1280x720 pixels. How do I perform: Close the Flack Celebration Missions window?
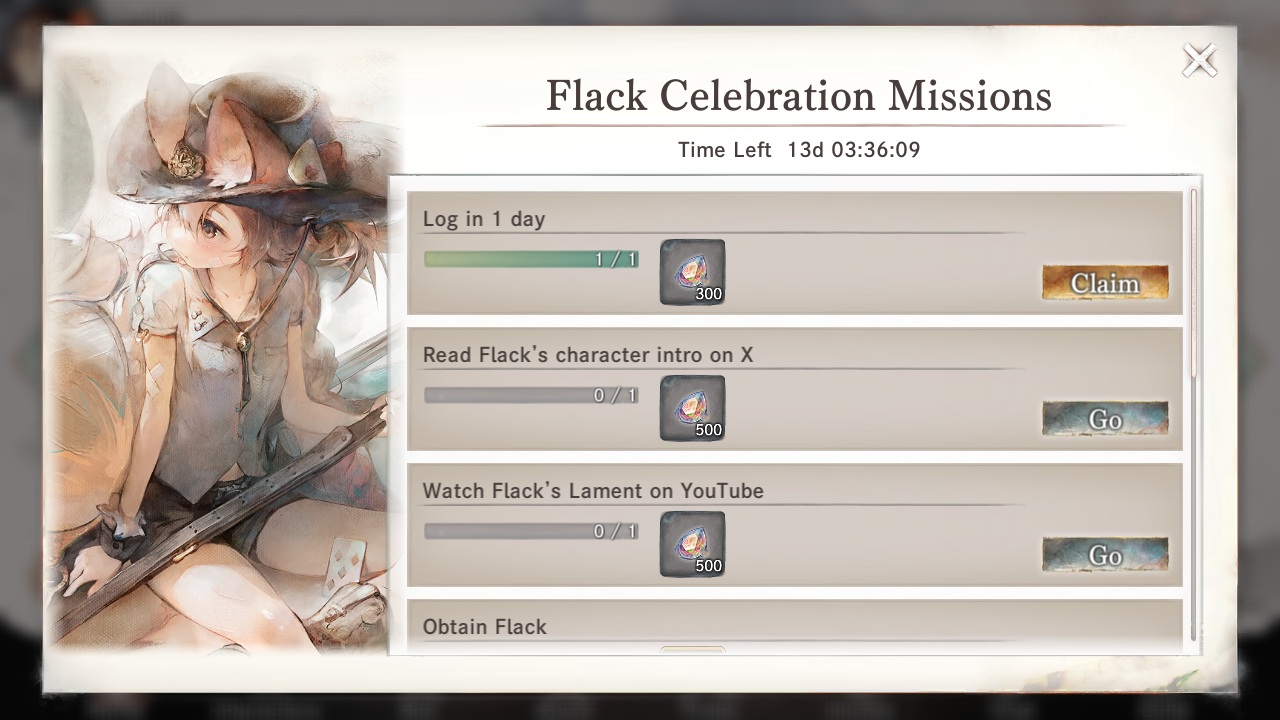[1199, 60]
